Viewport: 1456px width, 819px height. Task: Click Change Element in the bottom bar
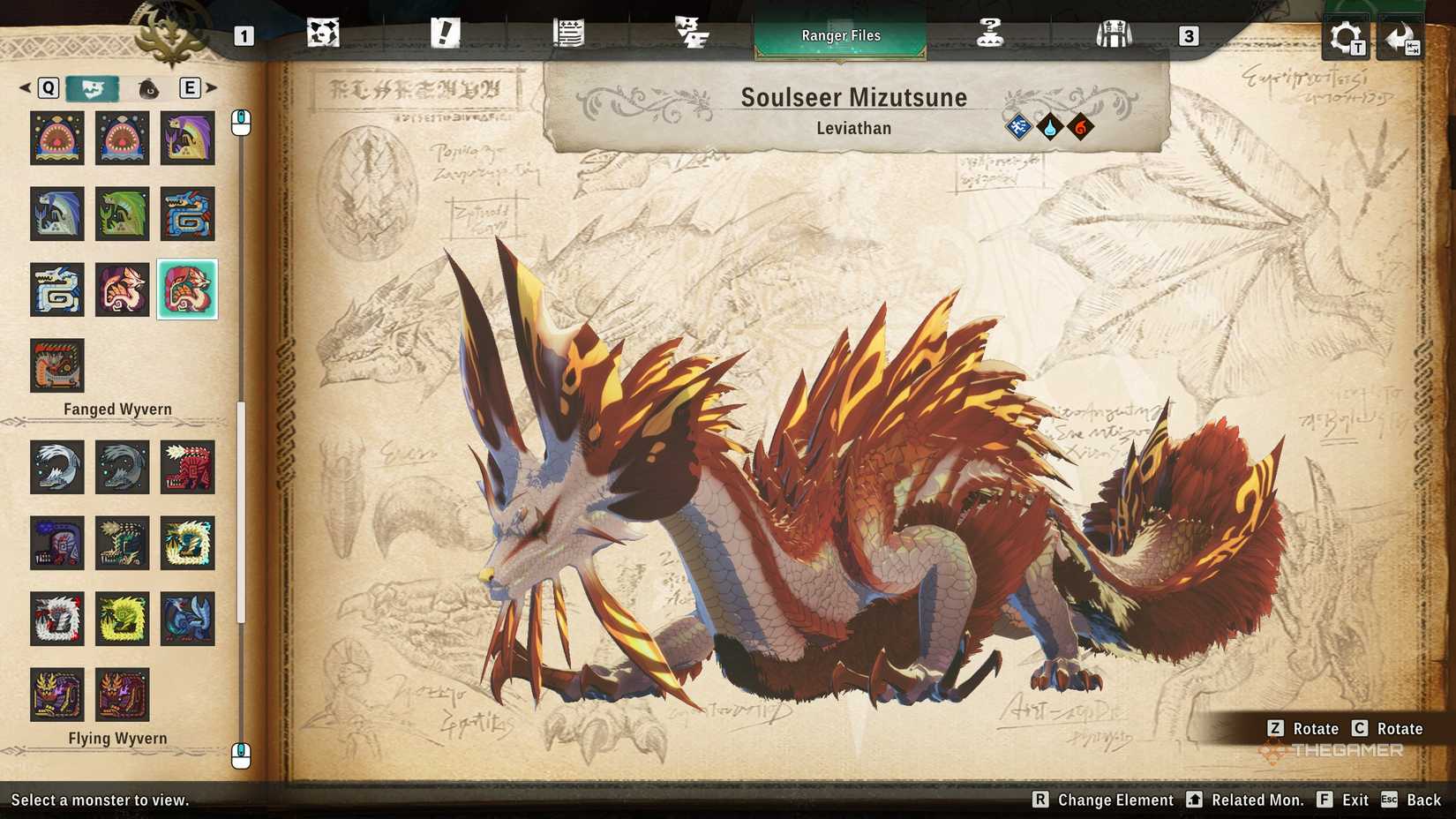click(1102, 800)
